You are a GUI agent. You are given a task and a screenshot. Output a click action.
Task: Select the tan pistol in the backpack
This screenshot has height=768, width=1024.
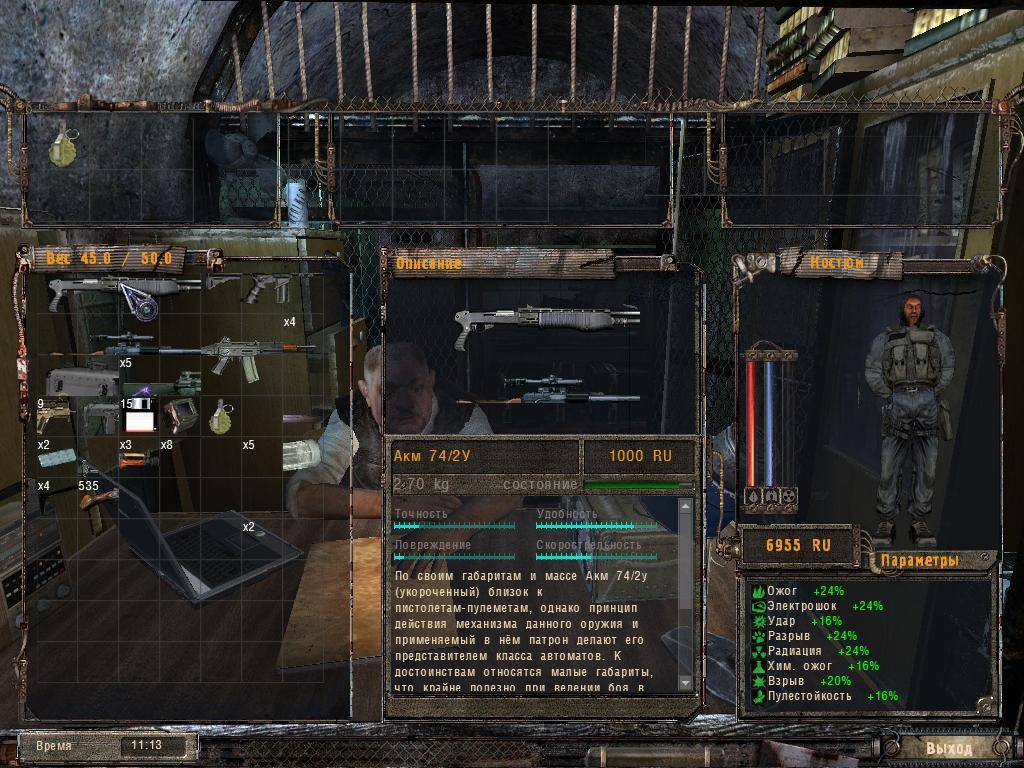(55, 417)
